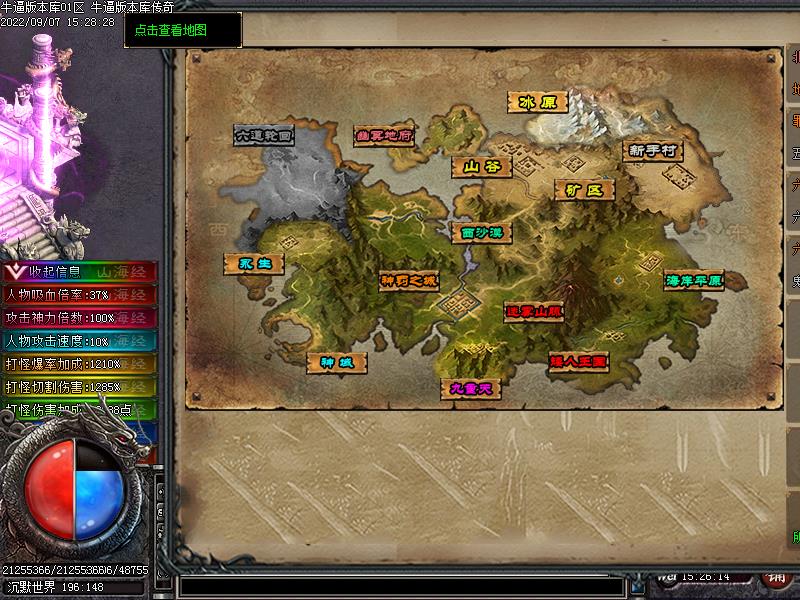Image resolution: width=800 pixels, height=600 pixels.
Task: Open the 九重天 map destination
Action: 471,389
